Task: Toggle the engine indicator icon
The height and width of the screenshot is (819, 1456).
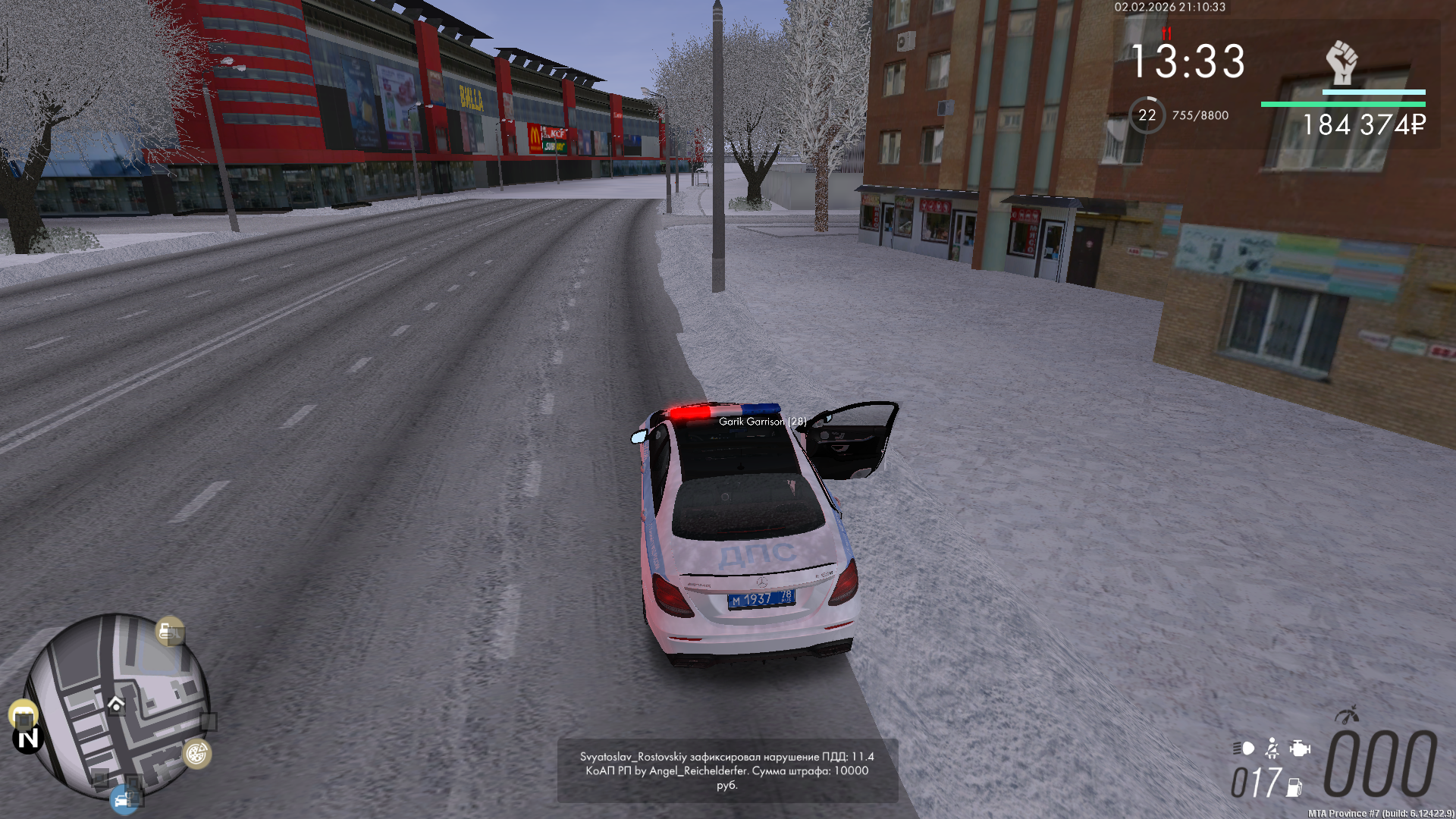Action: point(1300,748)
